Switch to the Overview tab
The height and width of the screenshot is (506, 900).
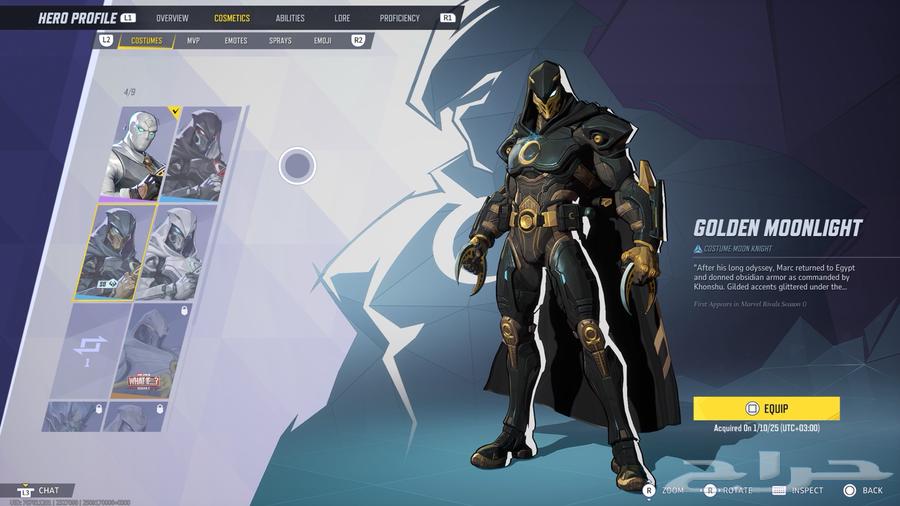coord(172,18)
